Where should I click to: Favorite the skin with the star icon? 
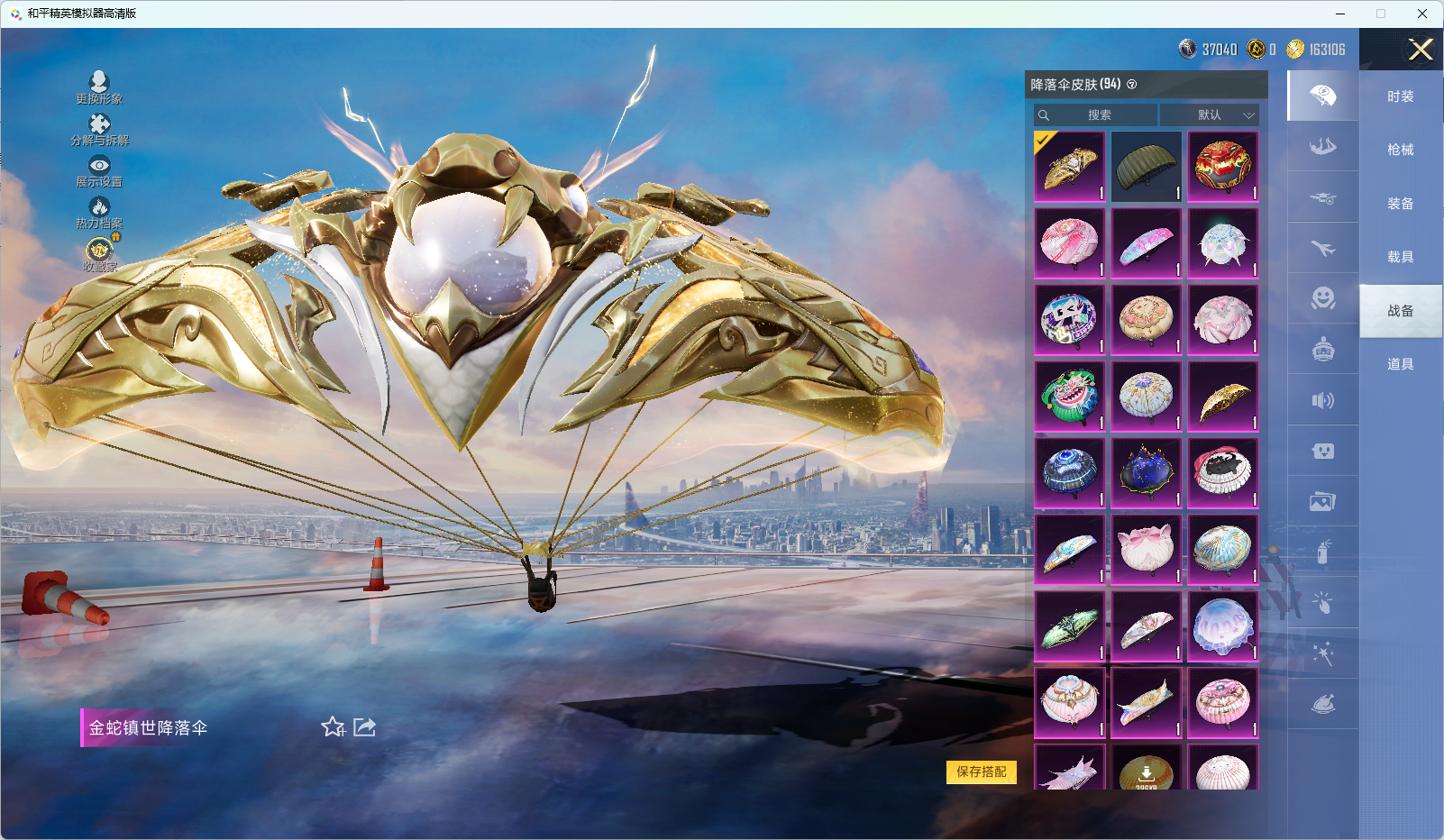(x=333, y=727)
